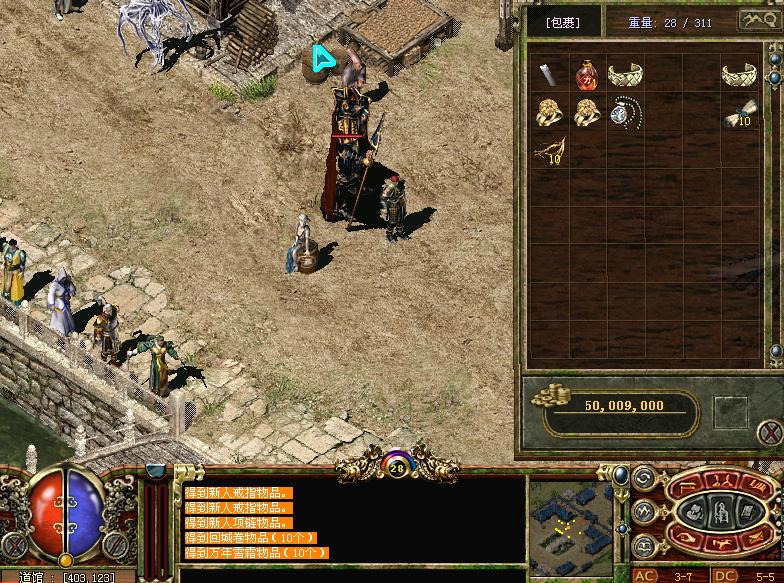Click the round lightning bolt button
This screenshot has height=583, width=784.
coord(645,513)
